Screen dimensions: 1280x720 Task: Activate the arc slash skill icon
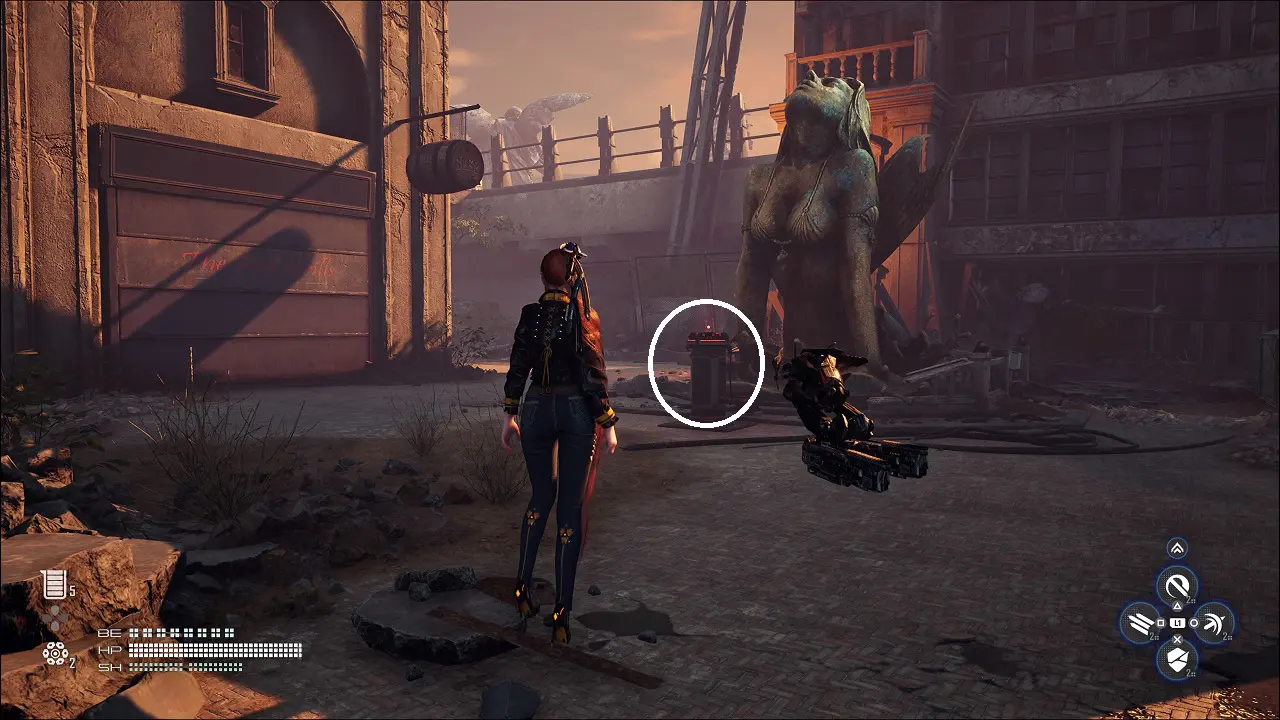coord(1213,623)
